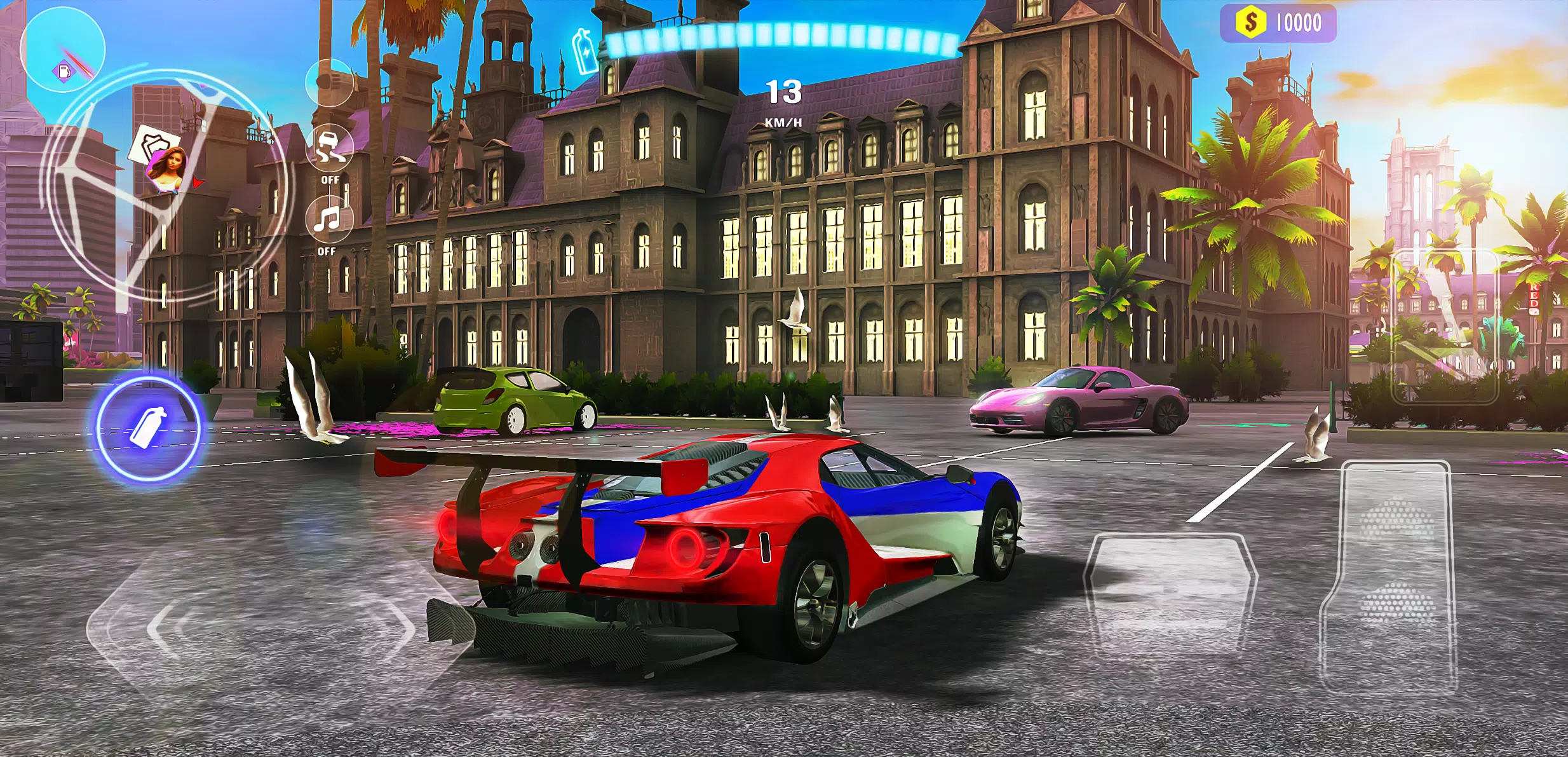Tap the drifting car traction icon
The image size is (1568, 757).
pos(329,147)
